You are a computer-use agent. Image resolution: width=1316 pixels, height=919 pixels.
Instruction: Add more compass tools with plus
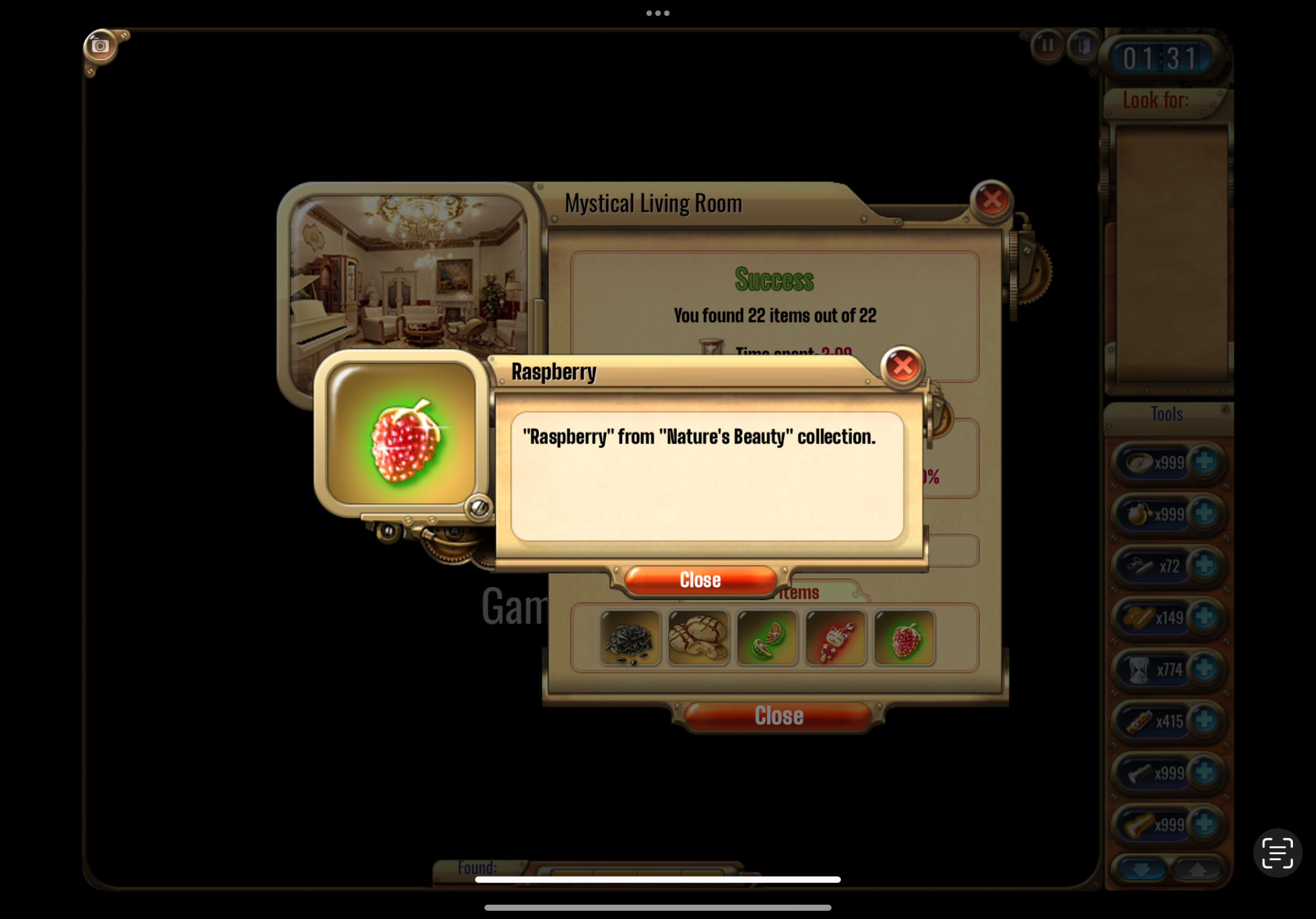pyautogui.click(x=1204, y=462)
